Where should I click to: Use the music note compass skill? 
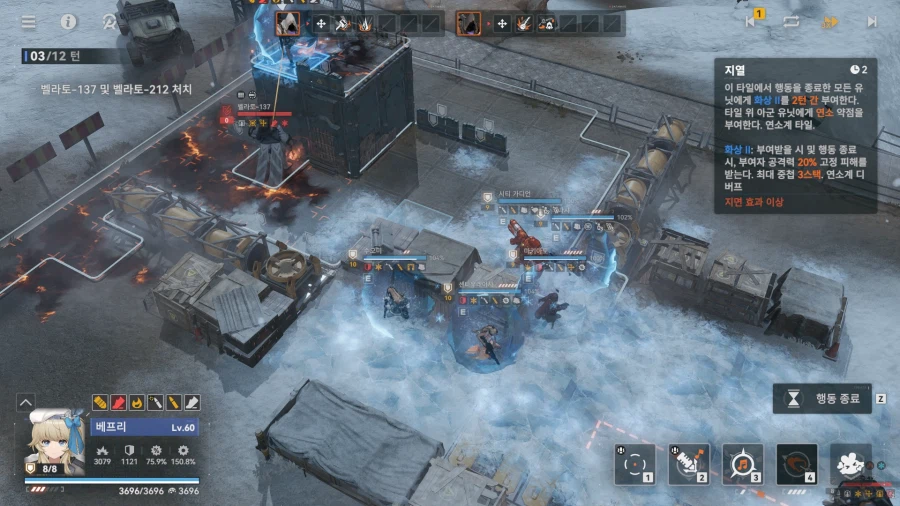coord(742,464)
